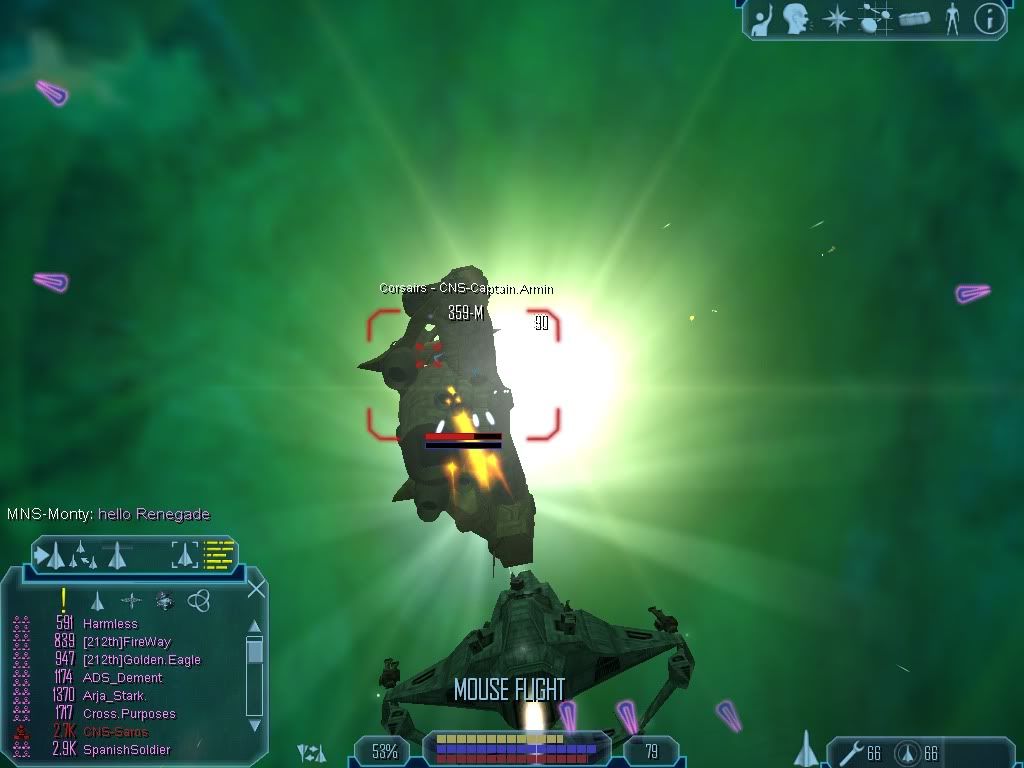Open the reputation screen humanoid icon
This screenshot has height=768, width=1024.
pos(952,18)
